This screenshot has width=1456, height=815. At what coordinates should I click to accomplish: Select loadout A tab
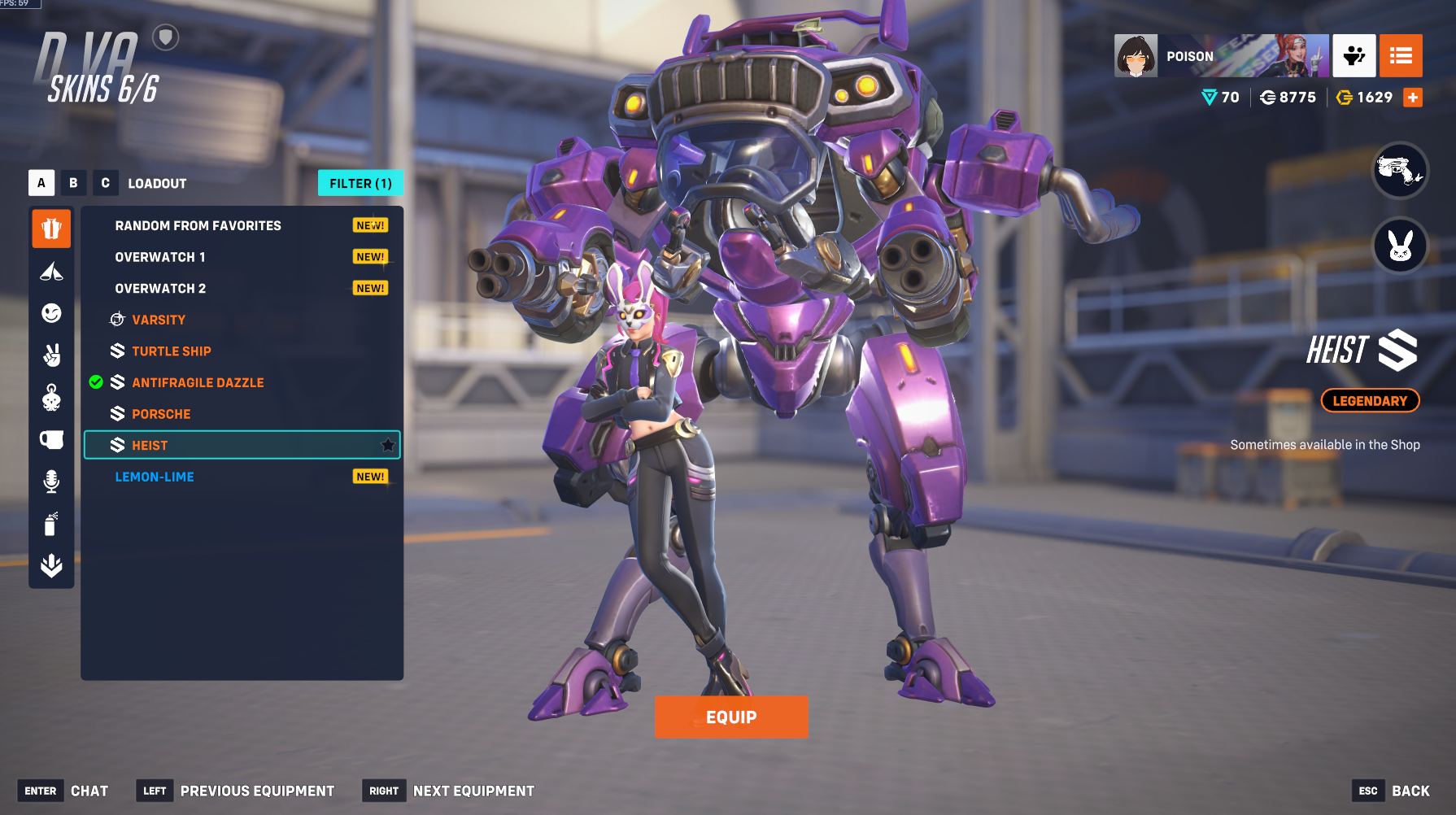point(41,183)
